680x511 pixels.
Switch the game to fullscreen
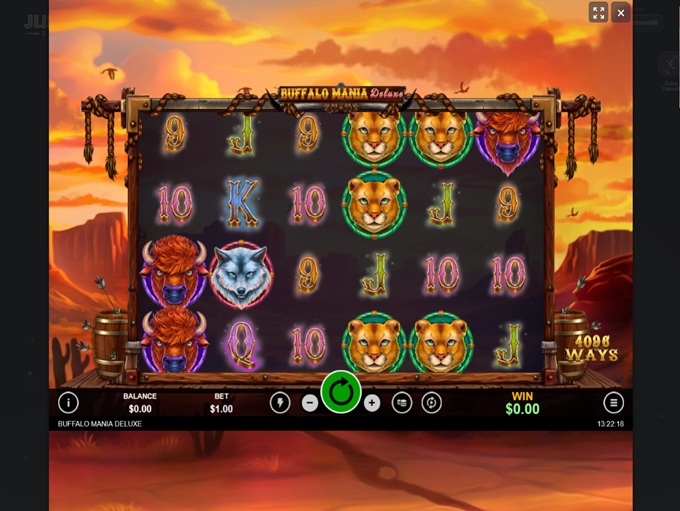click(x=598, y=13)
